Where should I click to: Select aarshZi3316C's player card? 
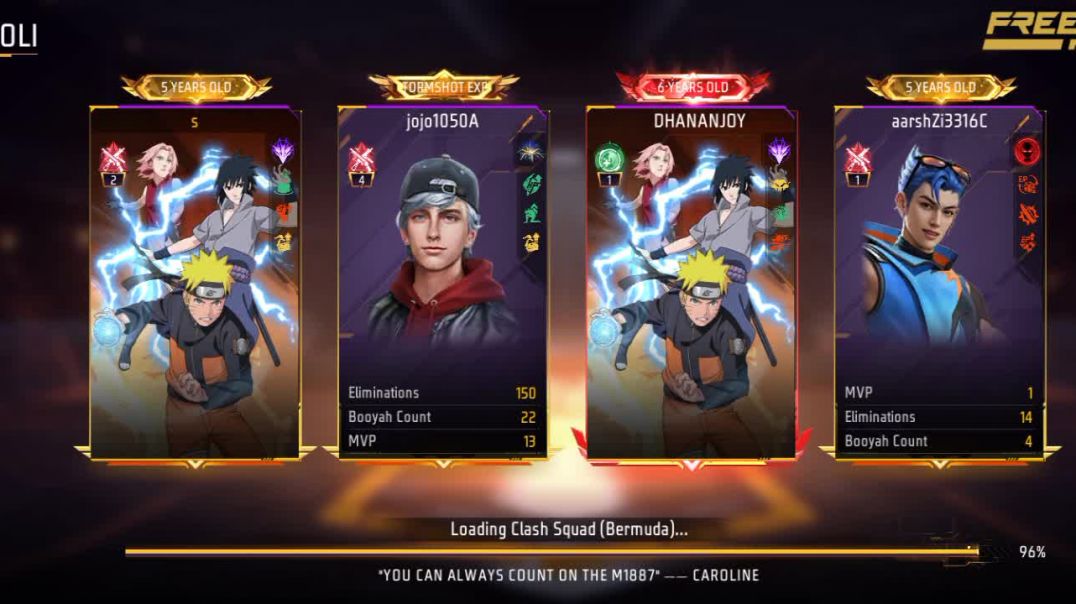click(939, 282)
